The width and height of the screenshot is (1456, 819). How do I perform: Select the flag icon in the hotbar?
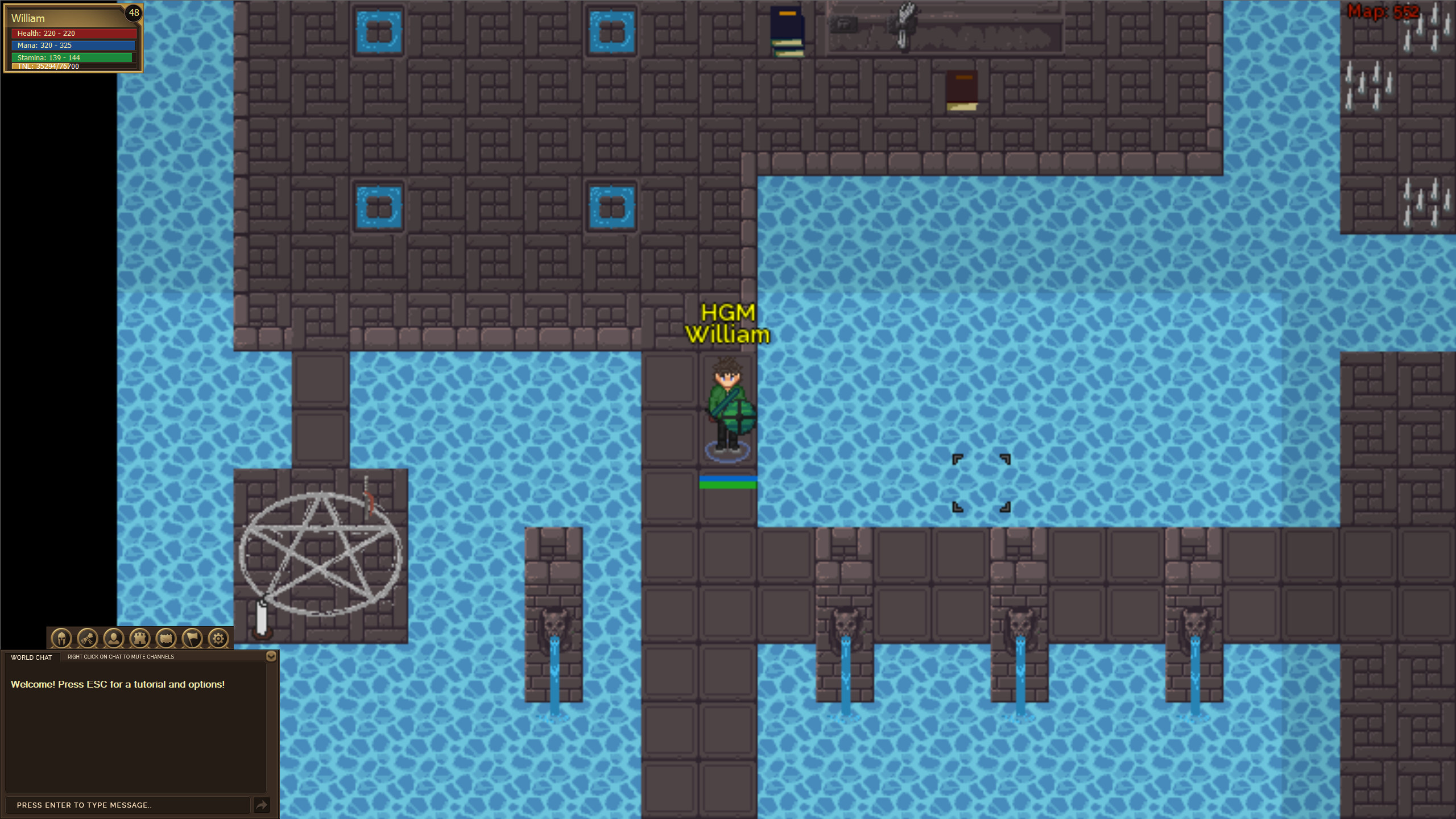pos(191,638)
